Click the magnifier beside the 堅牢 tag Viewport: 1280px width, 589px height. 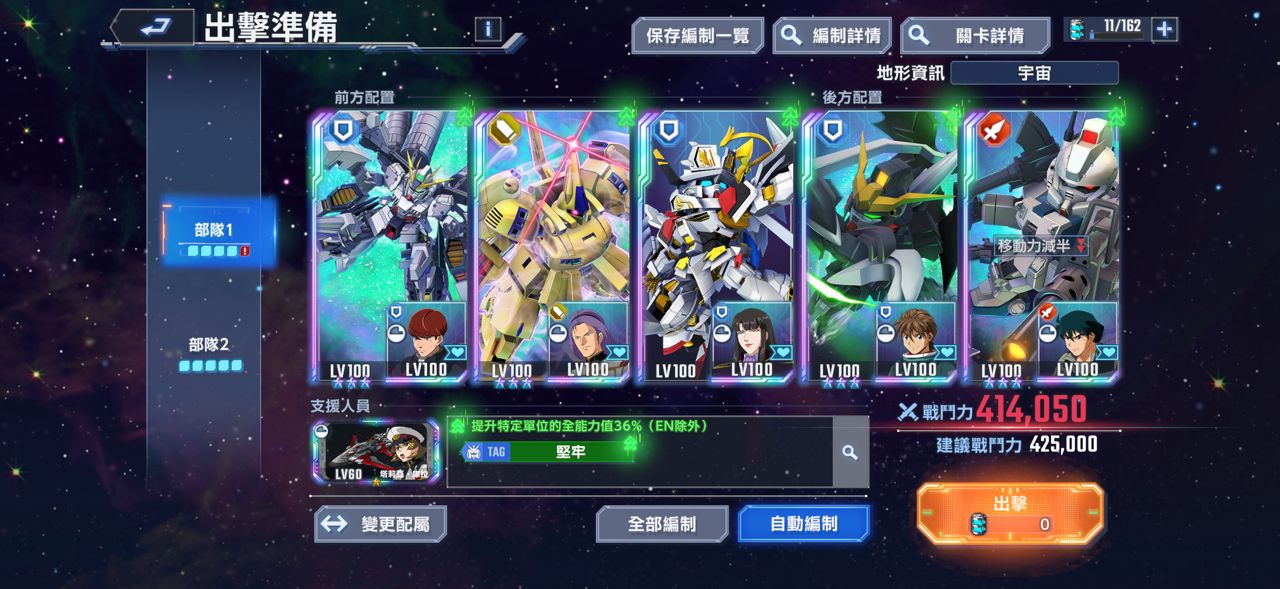coord(850,452)
